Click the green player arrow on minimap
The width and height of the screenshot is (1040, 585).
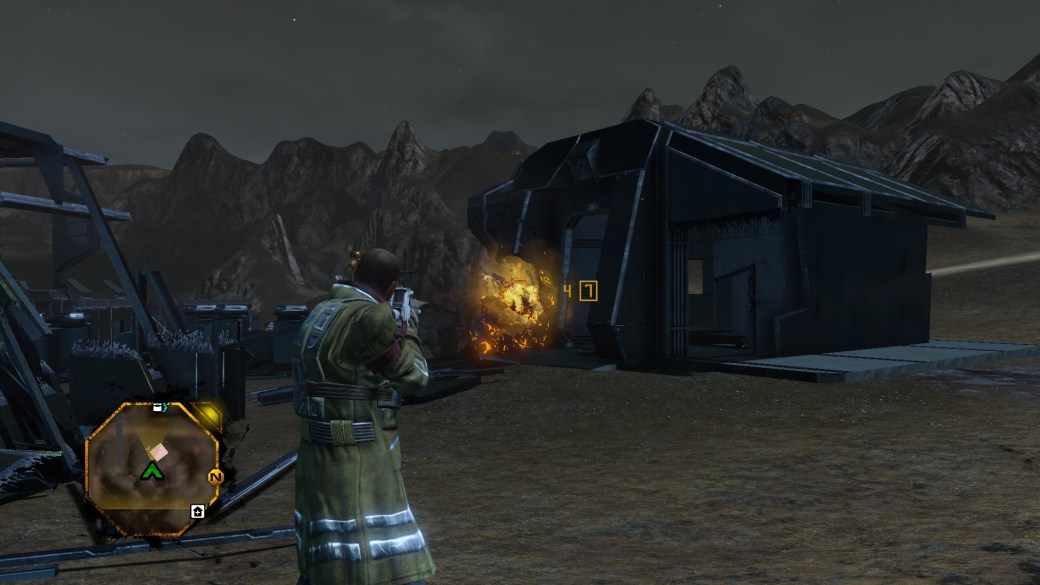click(152, 470)
